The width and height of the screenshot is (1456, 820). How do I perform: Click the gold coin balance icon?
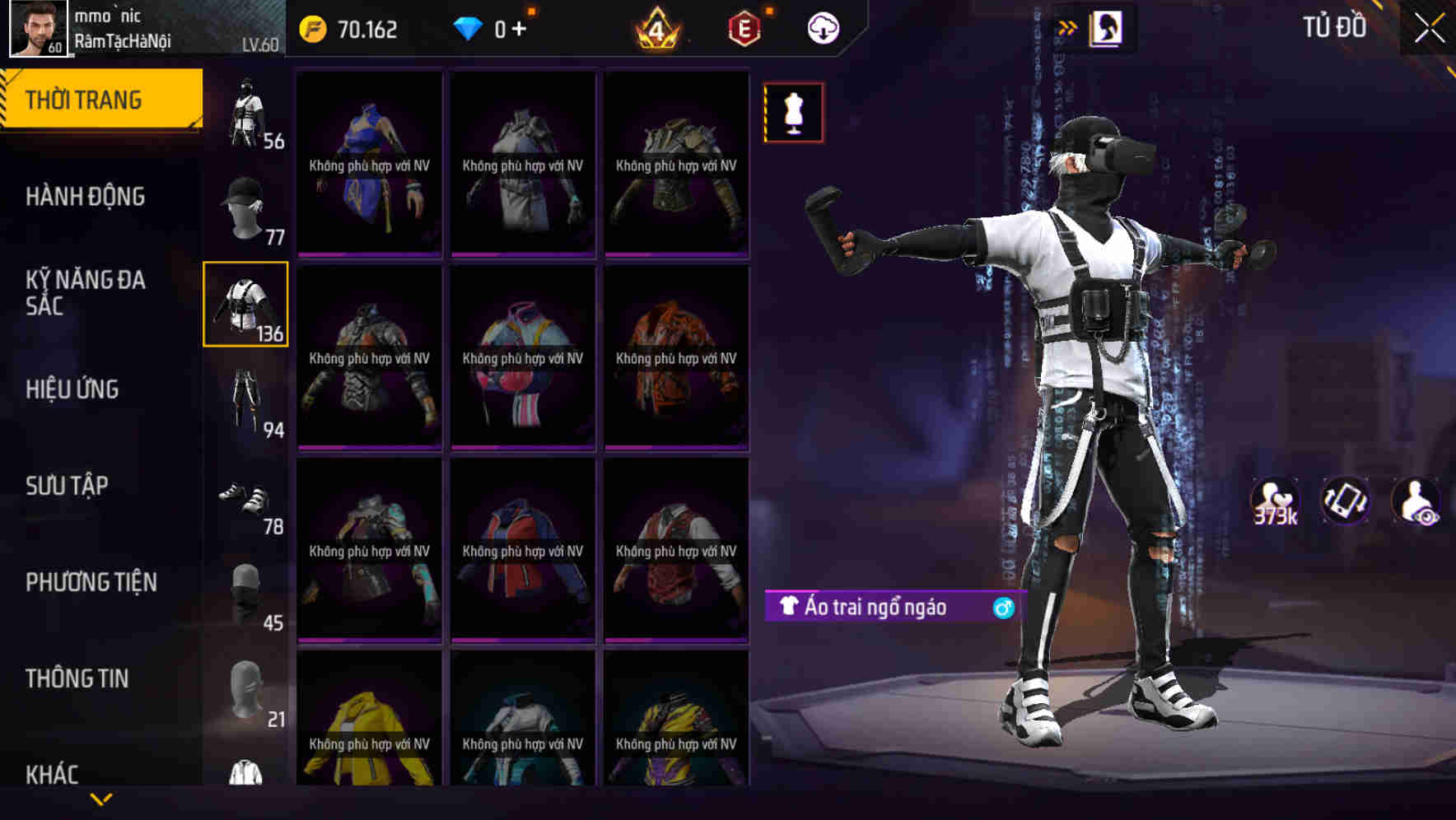tap(313, 27)
